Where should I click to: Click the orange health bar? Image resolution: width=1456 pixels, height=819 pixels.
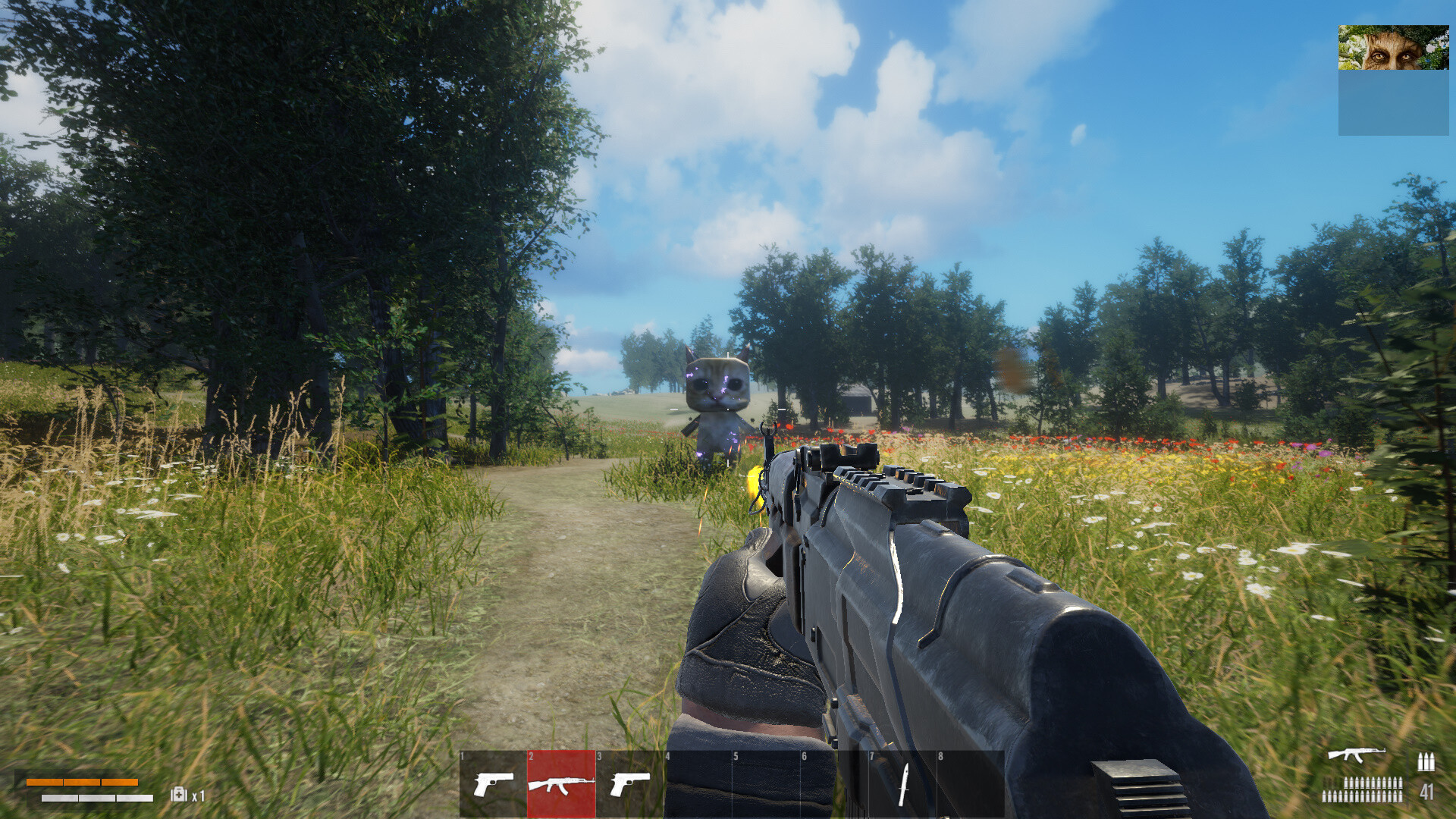(x=83, y=782)
